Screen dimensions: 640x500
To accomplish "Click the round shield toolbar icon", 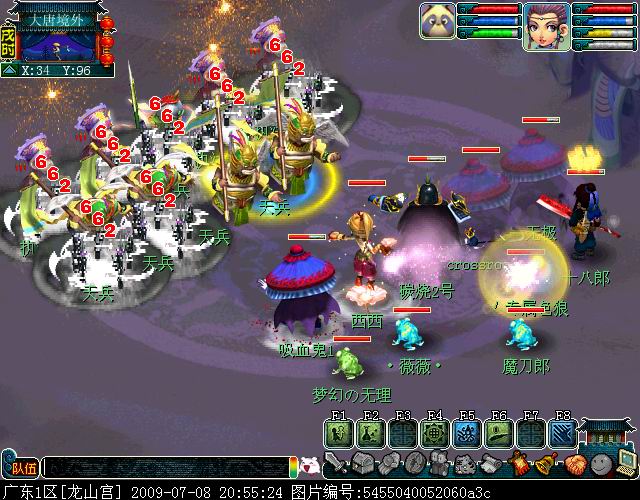I will click(x=413, y=464).
